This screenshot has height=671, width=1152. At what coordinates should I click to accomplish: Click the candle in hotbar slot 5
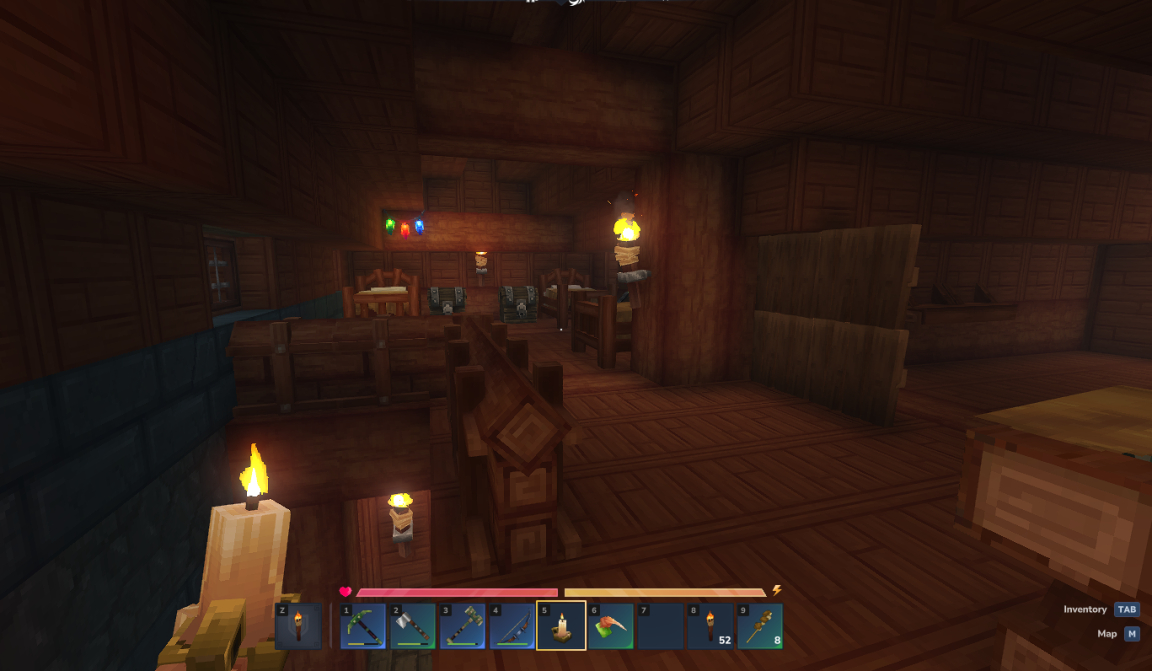[x=561, y=626]
